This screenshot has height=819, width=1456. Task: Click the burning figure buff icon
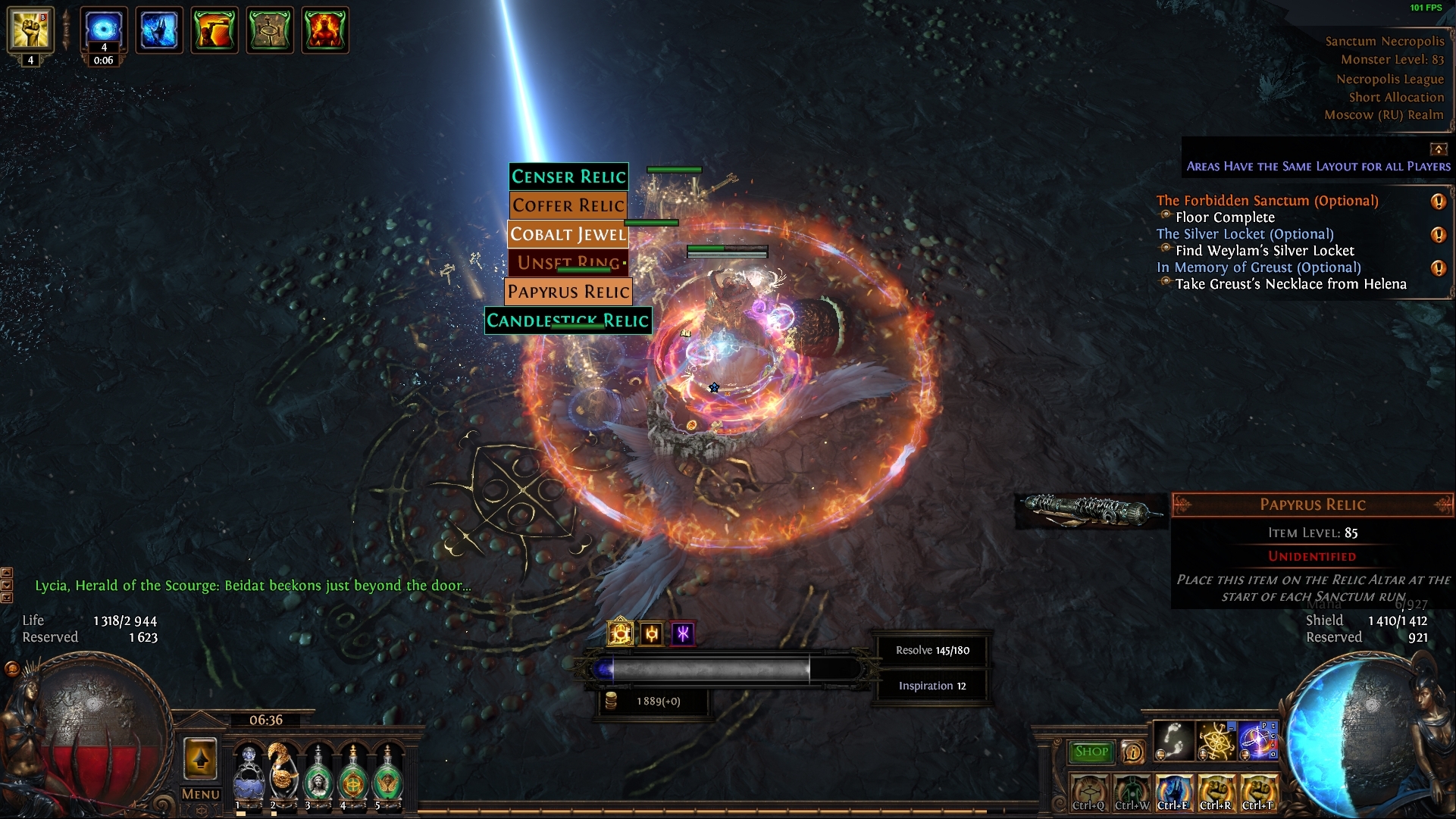pyautogui.click(x=325, y=30)
